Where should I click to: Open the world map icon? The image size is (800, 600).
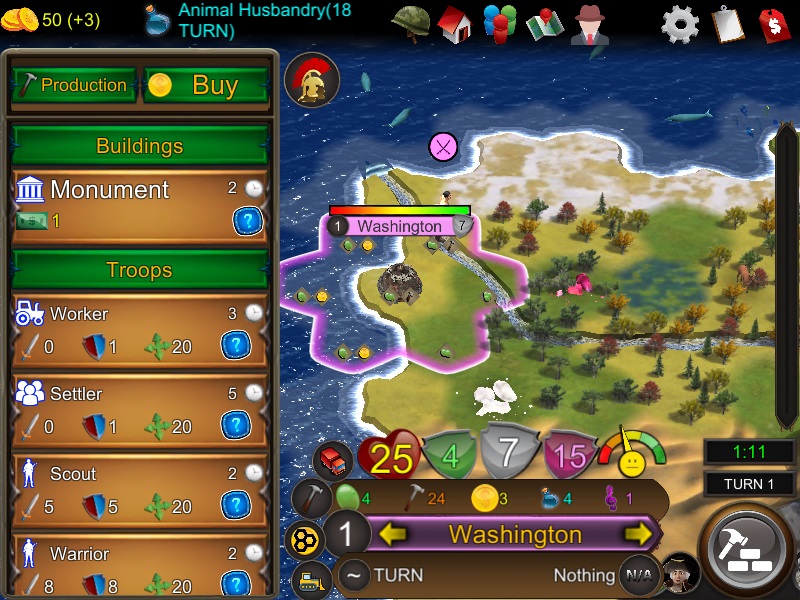[545, 24]
